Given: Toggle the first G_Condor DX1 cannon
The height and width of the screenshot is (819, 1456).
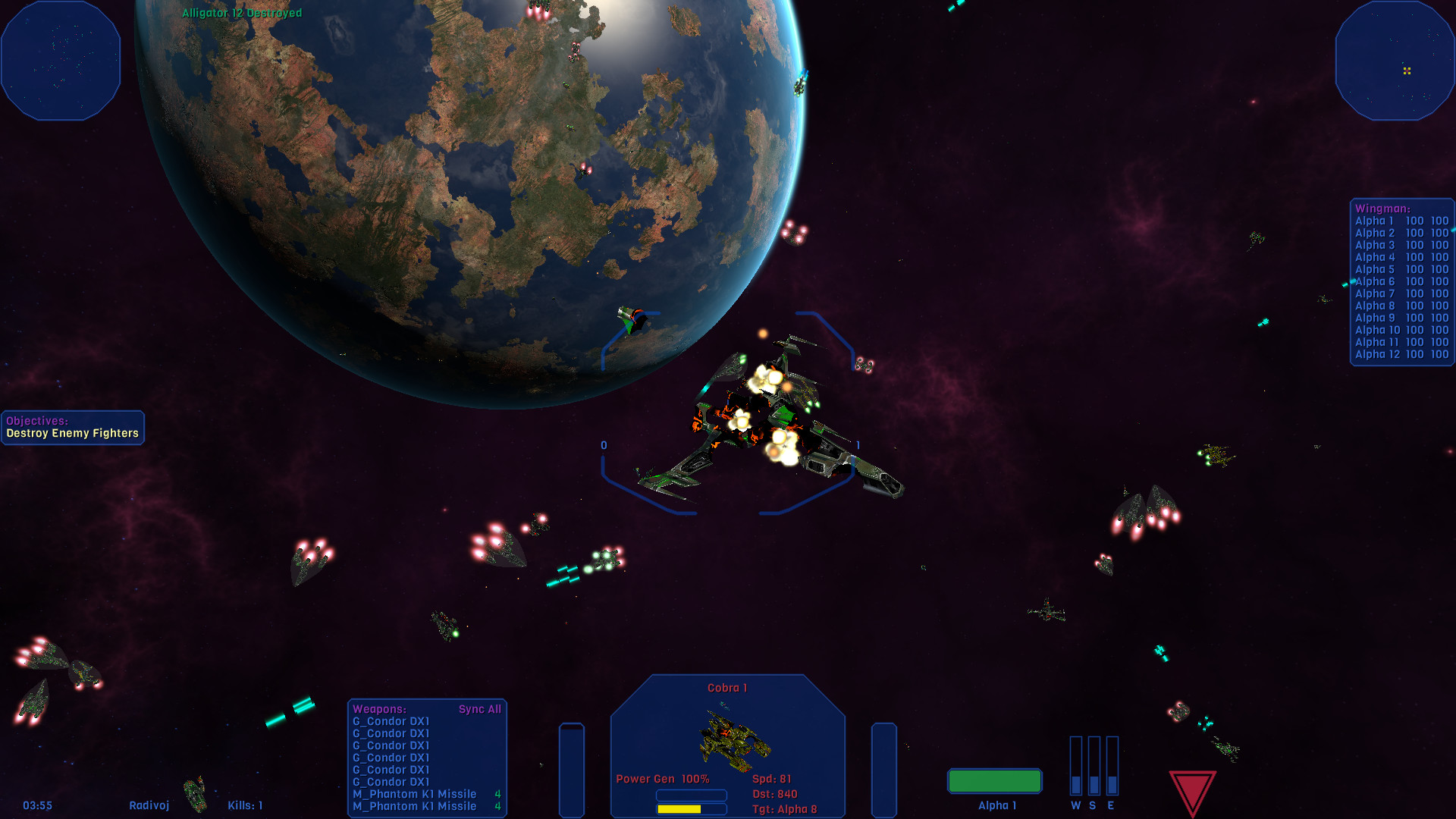Looking at the screenshot, I should tap(392, 721).
